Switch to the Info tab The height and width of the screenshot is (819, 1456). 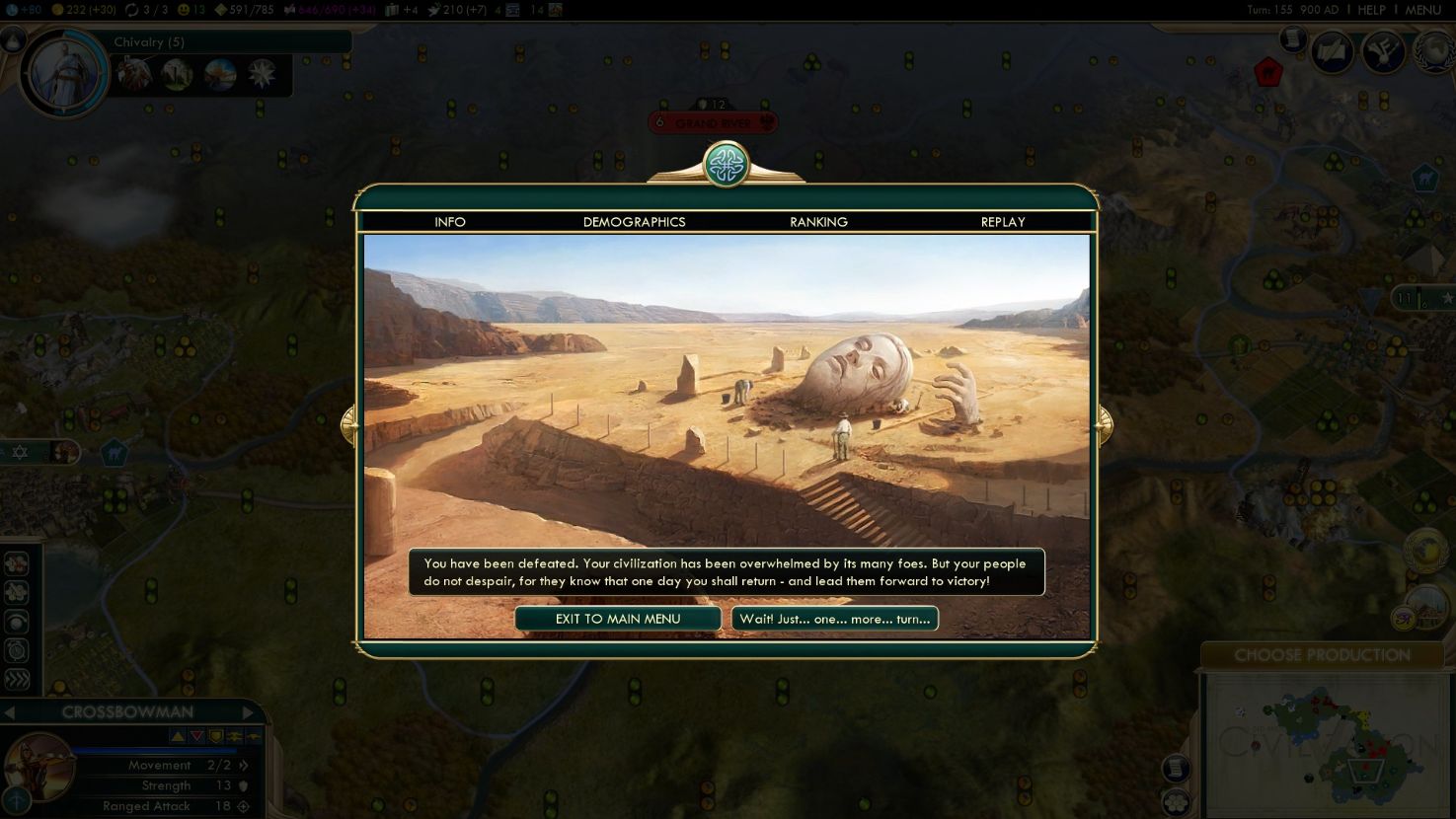click(x=450, y=222)
